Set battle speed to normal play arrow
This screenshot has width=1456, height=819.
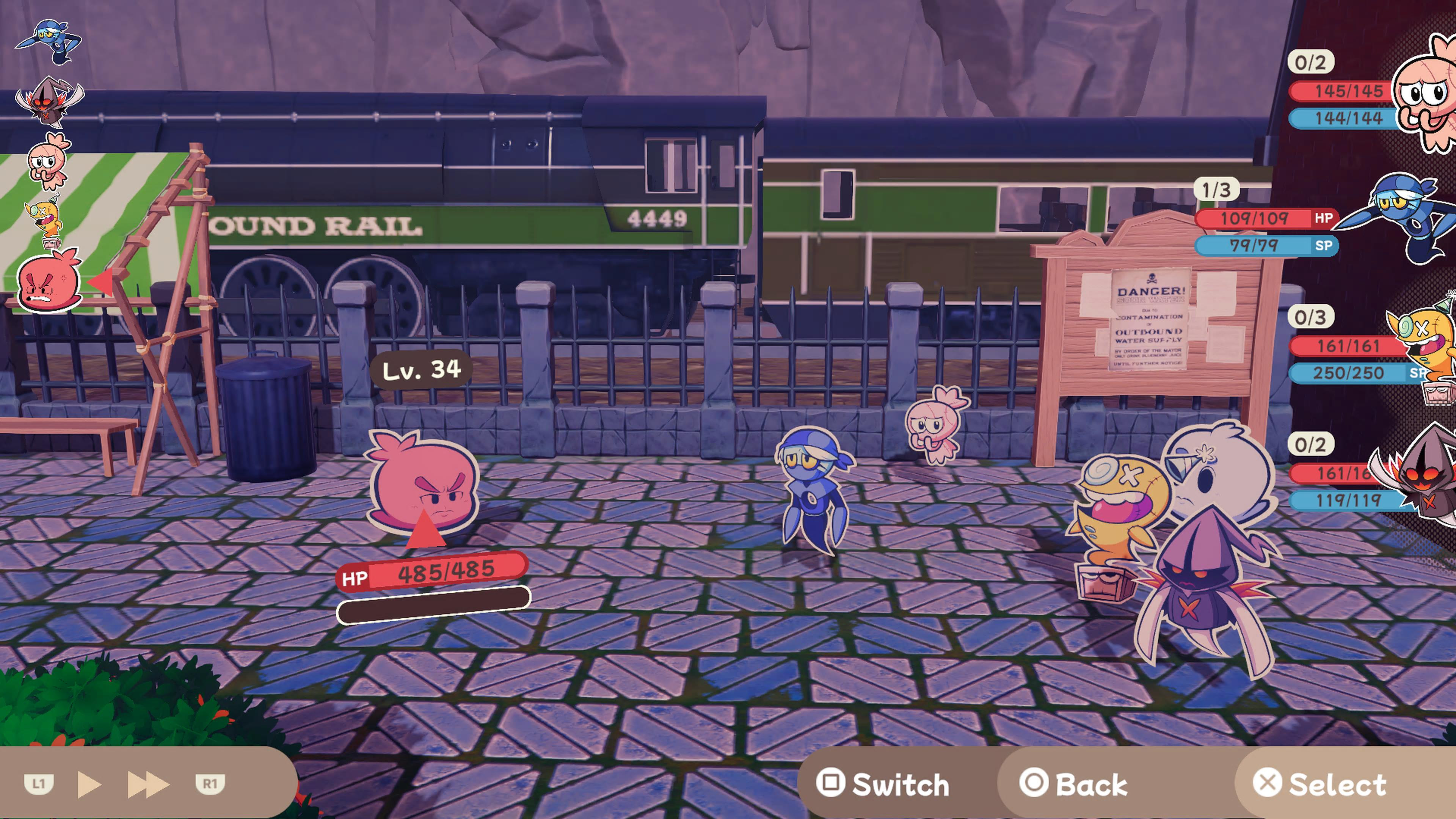pos(89,784)
